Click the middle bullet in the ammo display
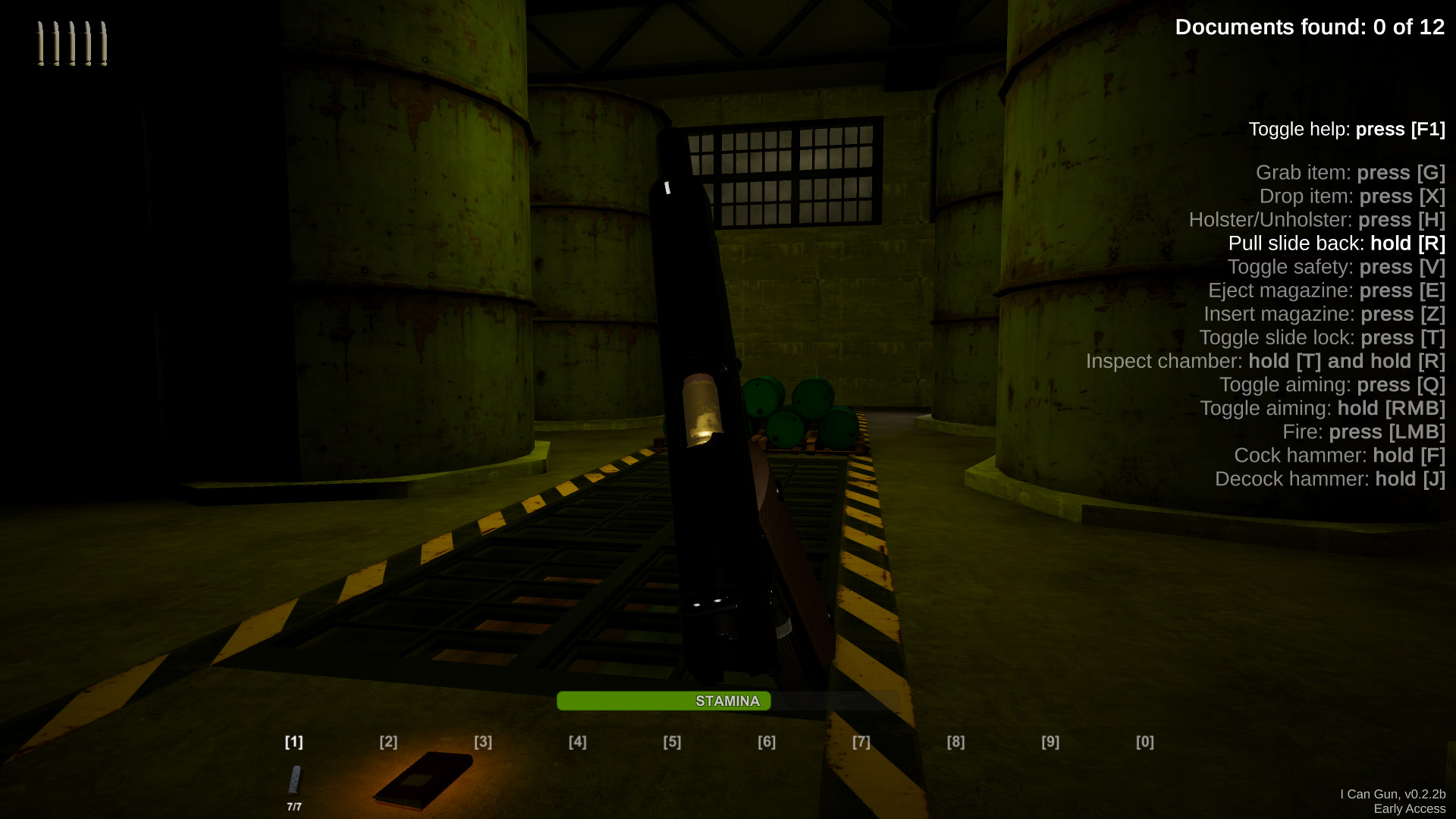1456x819 pixels. point(71,44)
